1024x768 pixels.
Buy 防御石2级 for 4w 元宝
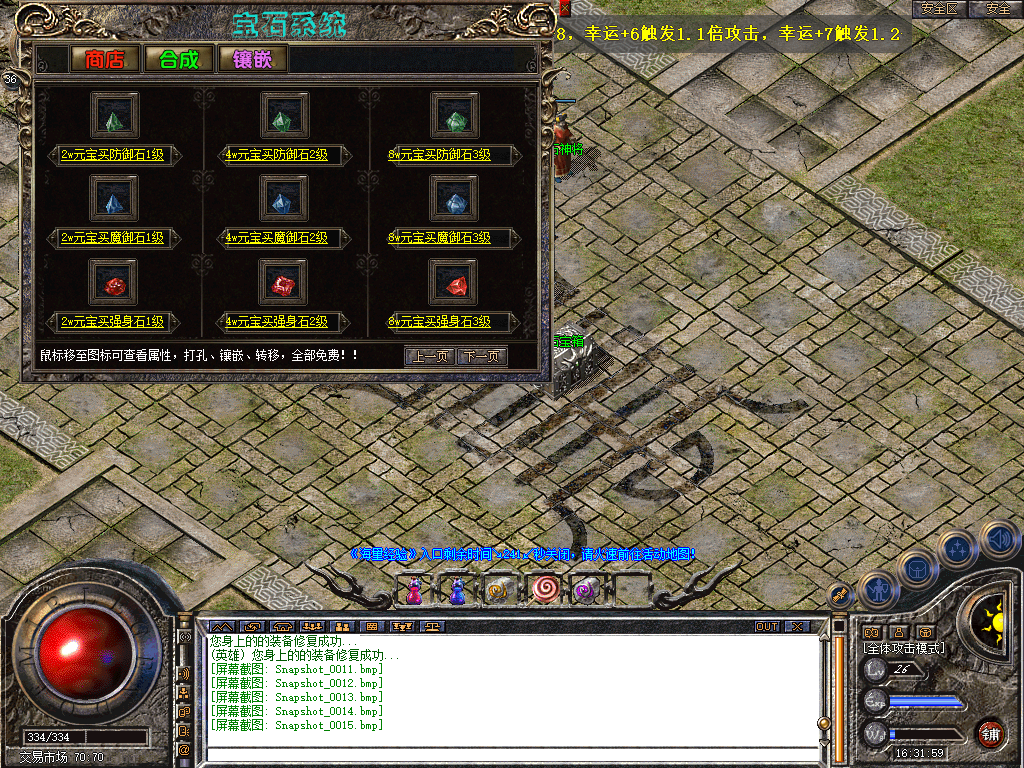point(277,155)
